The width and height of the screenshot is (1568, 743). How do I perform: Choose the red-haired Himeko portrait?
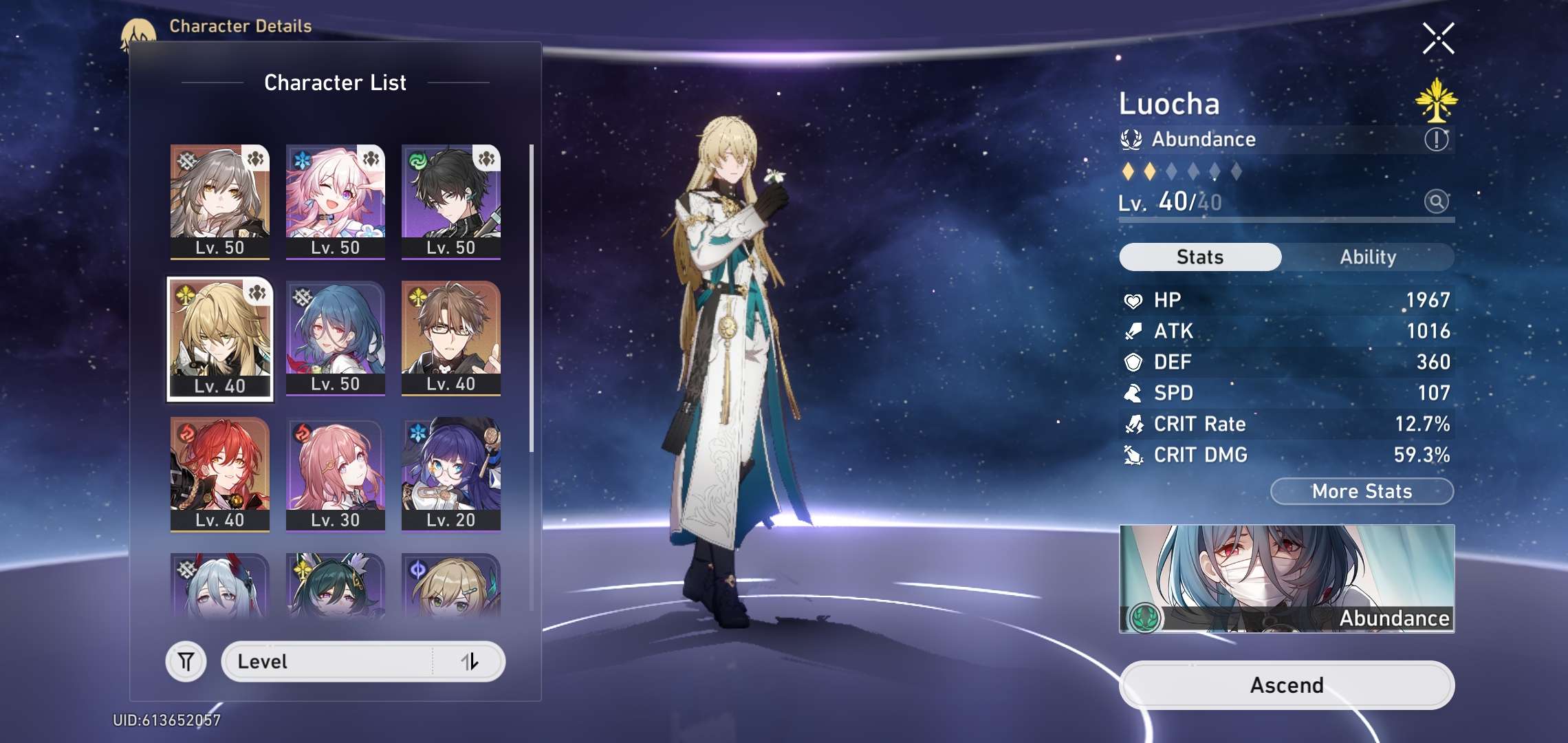tap(220, 473)
